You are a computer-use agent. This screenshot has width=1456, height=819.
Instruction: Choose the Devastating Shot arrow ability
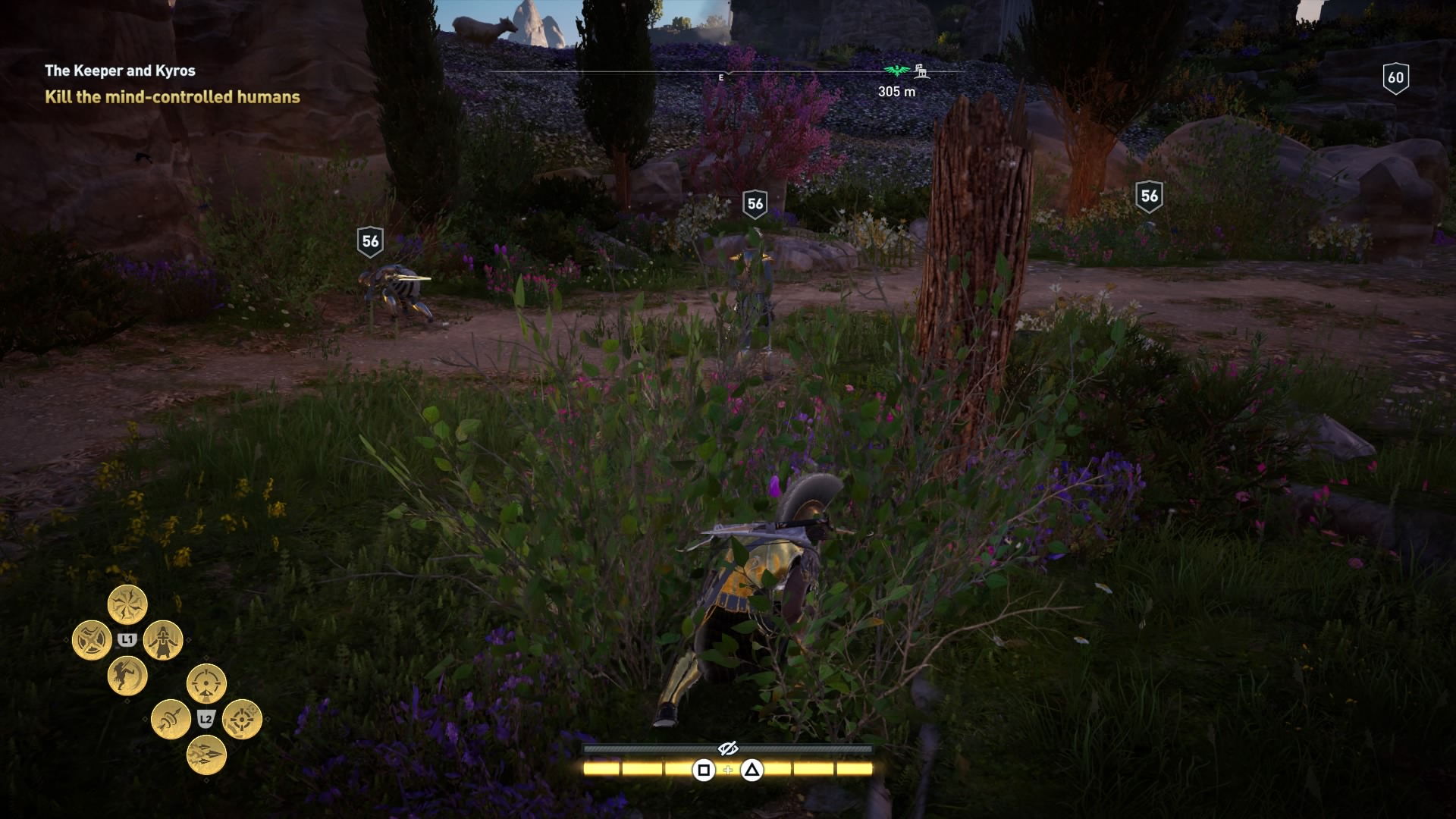170,720
